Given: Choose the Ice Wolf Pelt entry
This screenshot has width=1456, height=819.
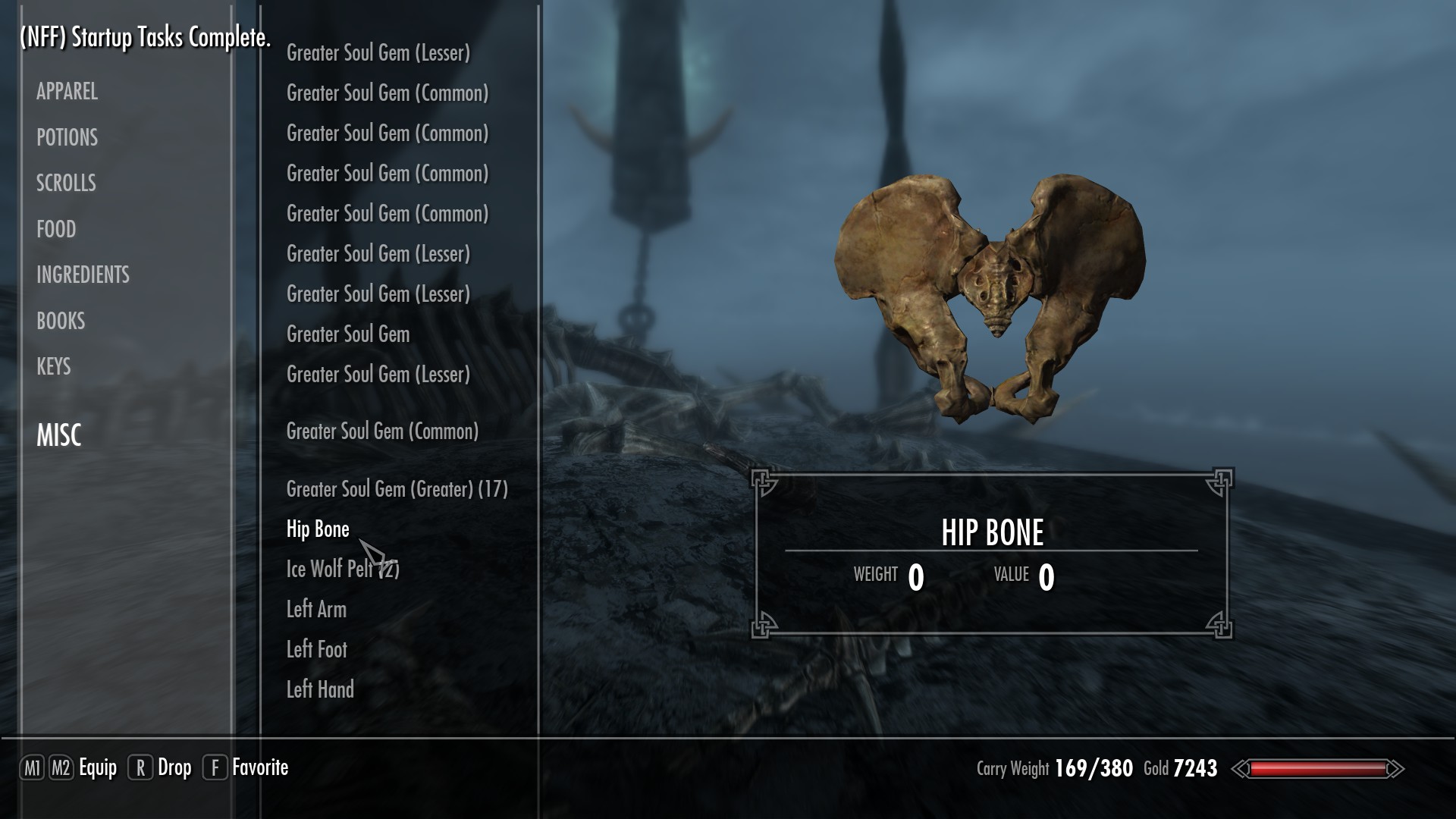Looking at the screenshot, I should (331, 569).
